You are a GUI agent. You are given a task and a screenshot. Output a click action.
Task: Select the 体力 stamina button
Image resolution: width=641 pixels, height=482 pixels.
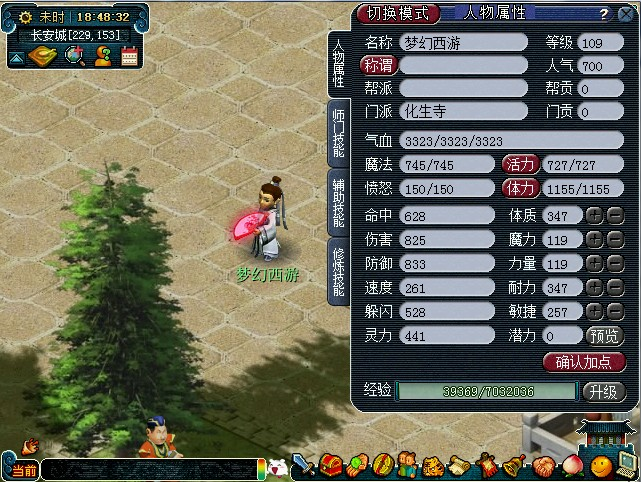pyautogui.click(x=520, y=187)
